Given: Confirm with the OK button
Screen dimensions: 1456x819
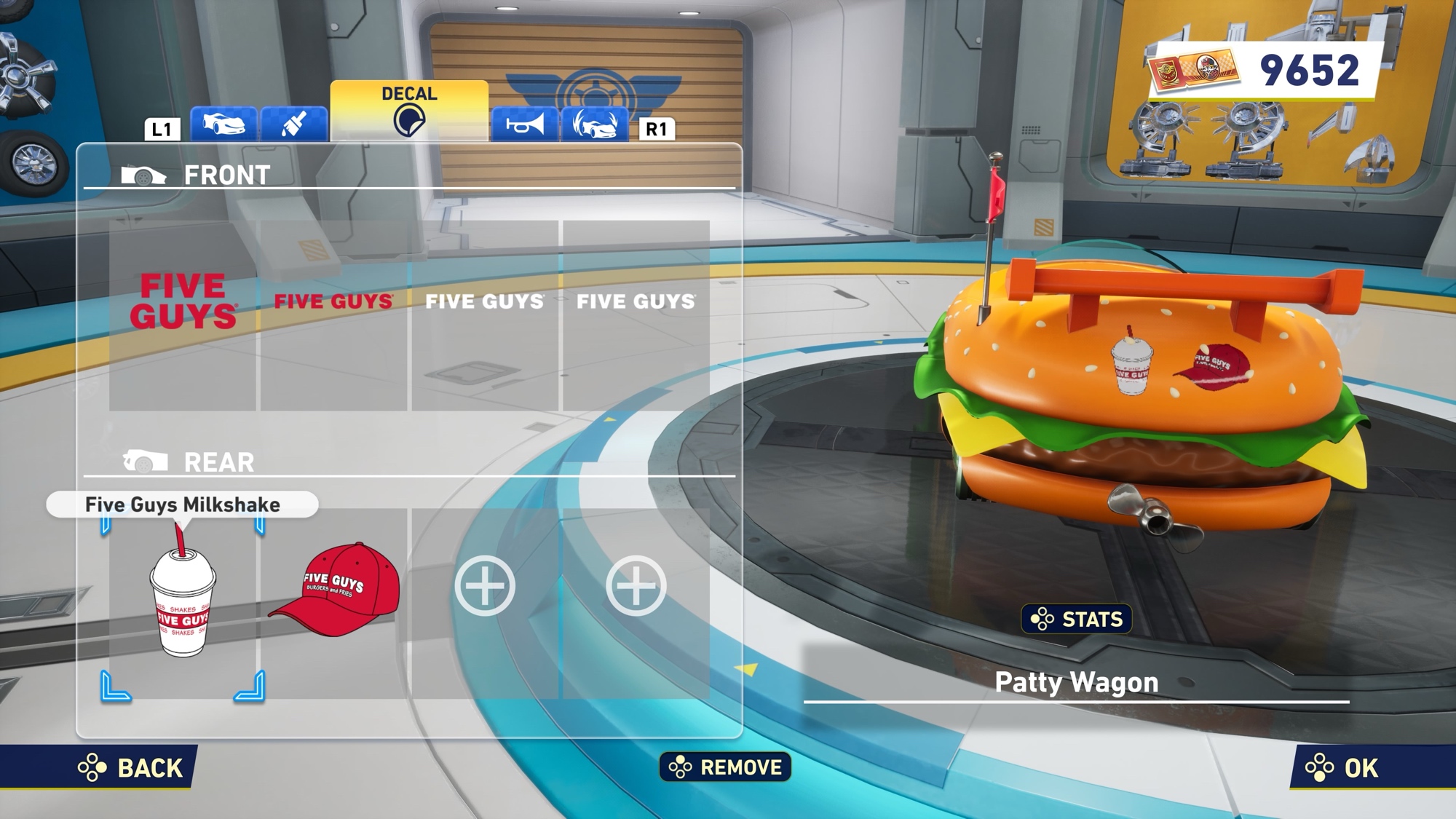Looking at the screenshot, I should point(1342,767).
